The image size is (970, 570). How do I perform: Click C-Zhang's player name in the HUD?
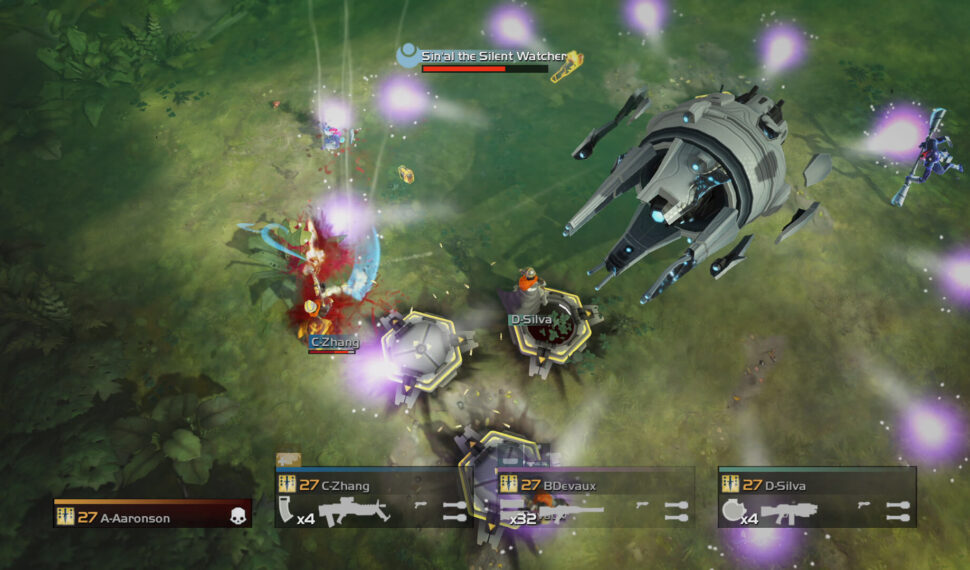click(345, 486)
